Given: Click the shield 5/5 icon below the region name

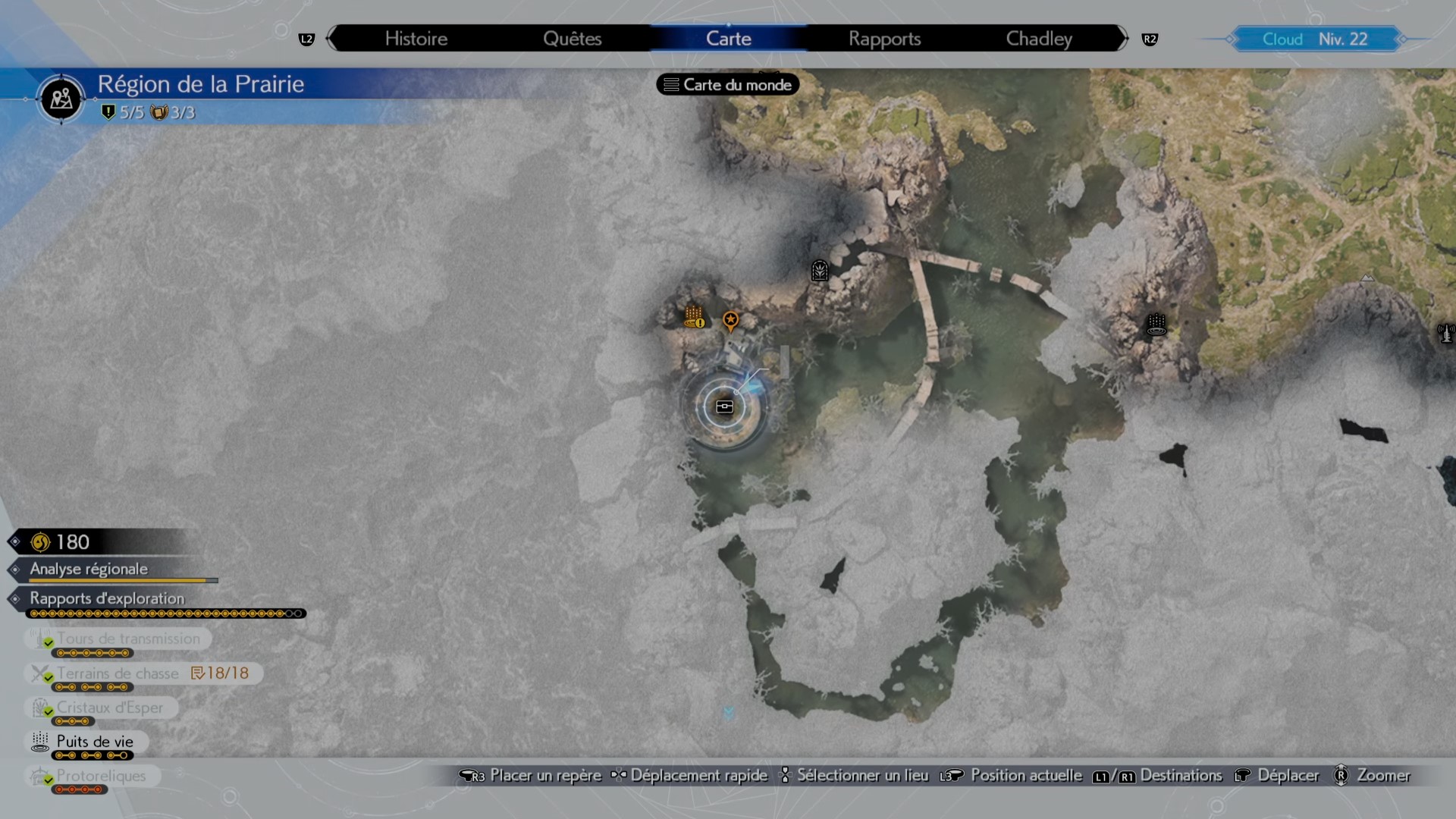Looking at the screenshot, I should point(110,111).
